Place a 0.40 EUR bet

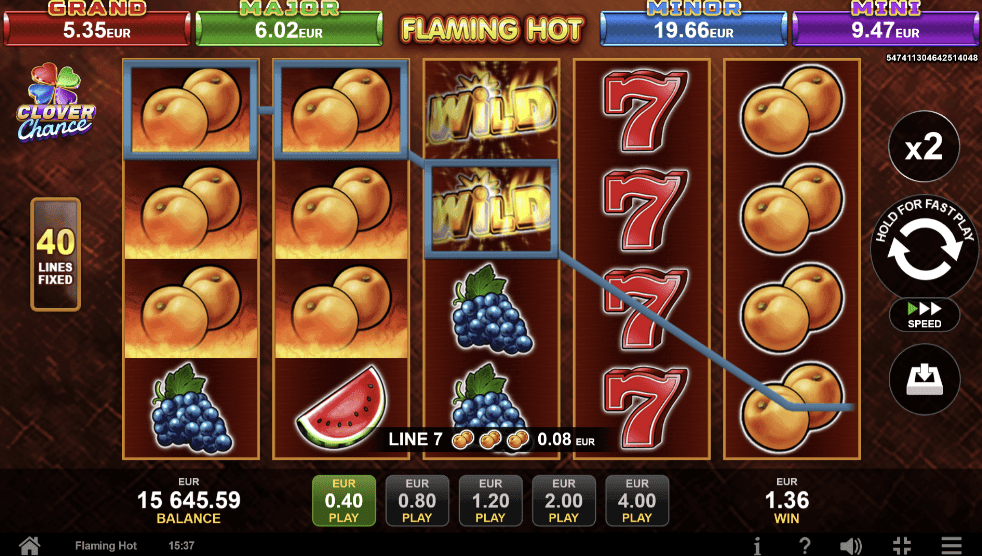[x=344, y=500]
